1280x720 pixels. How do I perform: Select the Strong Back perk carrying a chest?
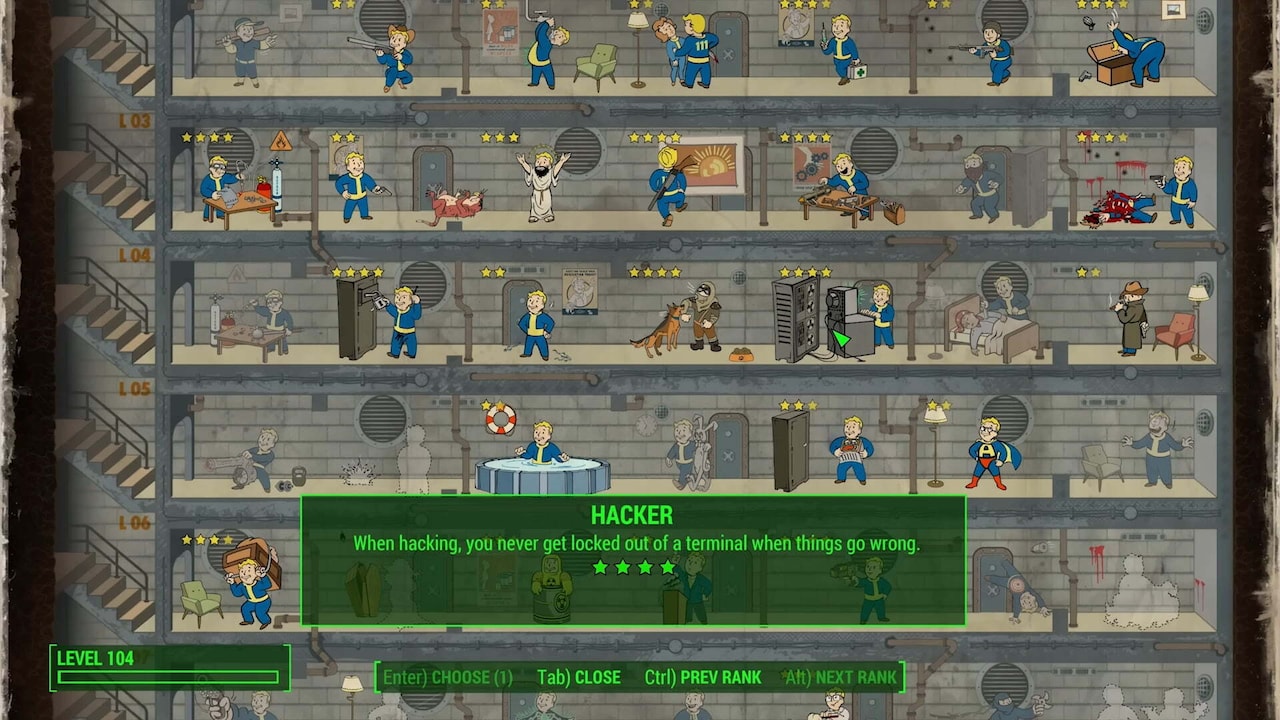248,580
